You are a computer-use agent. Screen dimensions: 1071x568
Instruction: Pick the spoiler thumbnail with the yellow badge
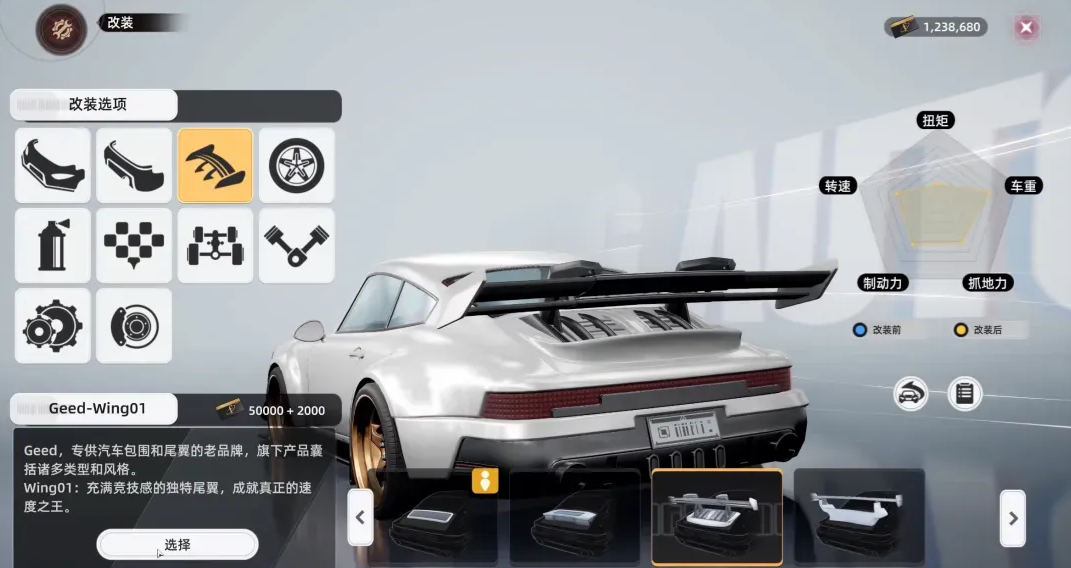(430, 520)
